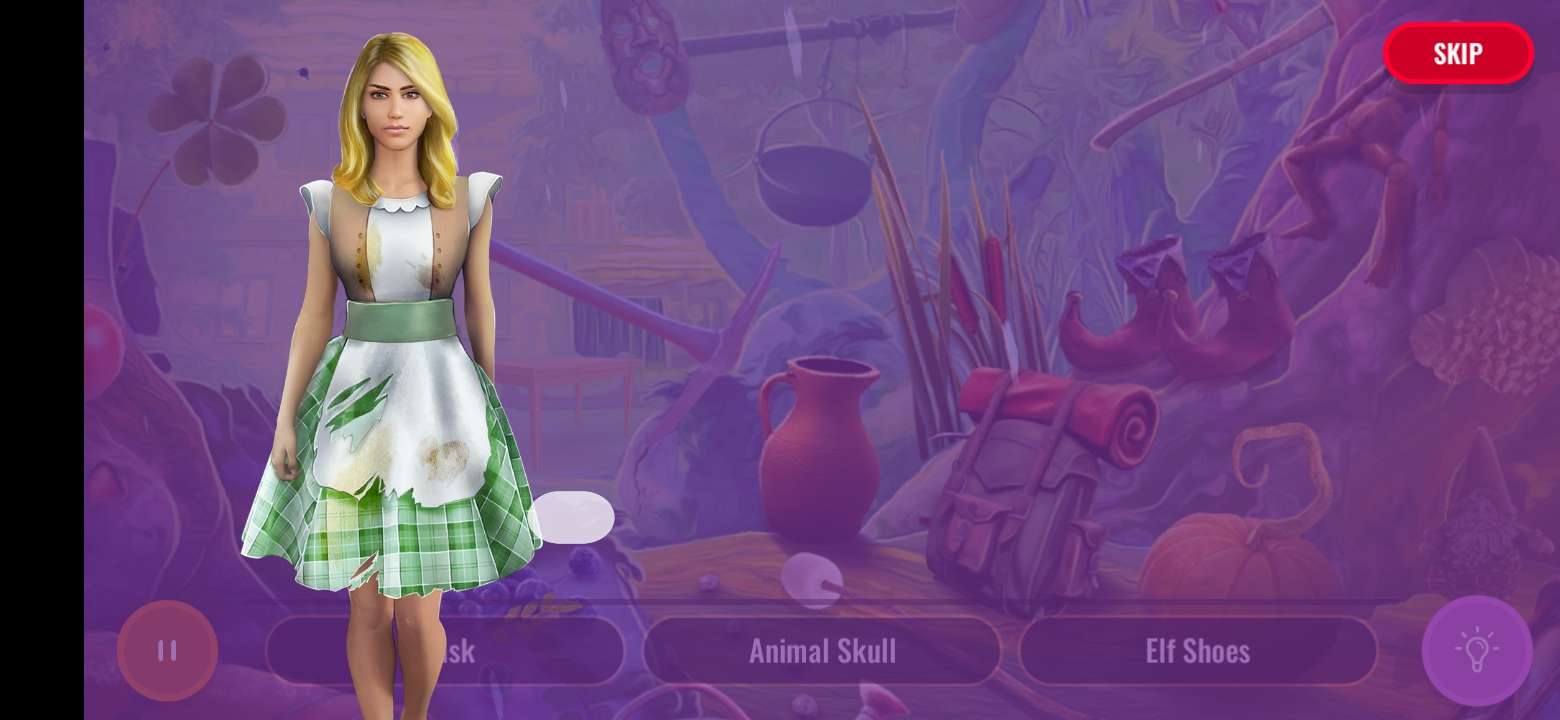Select 'Elf Shoes' from the word list
Viewport: 1560px width, 720px height.
tap(1199, 651)
